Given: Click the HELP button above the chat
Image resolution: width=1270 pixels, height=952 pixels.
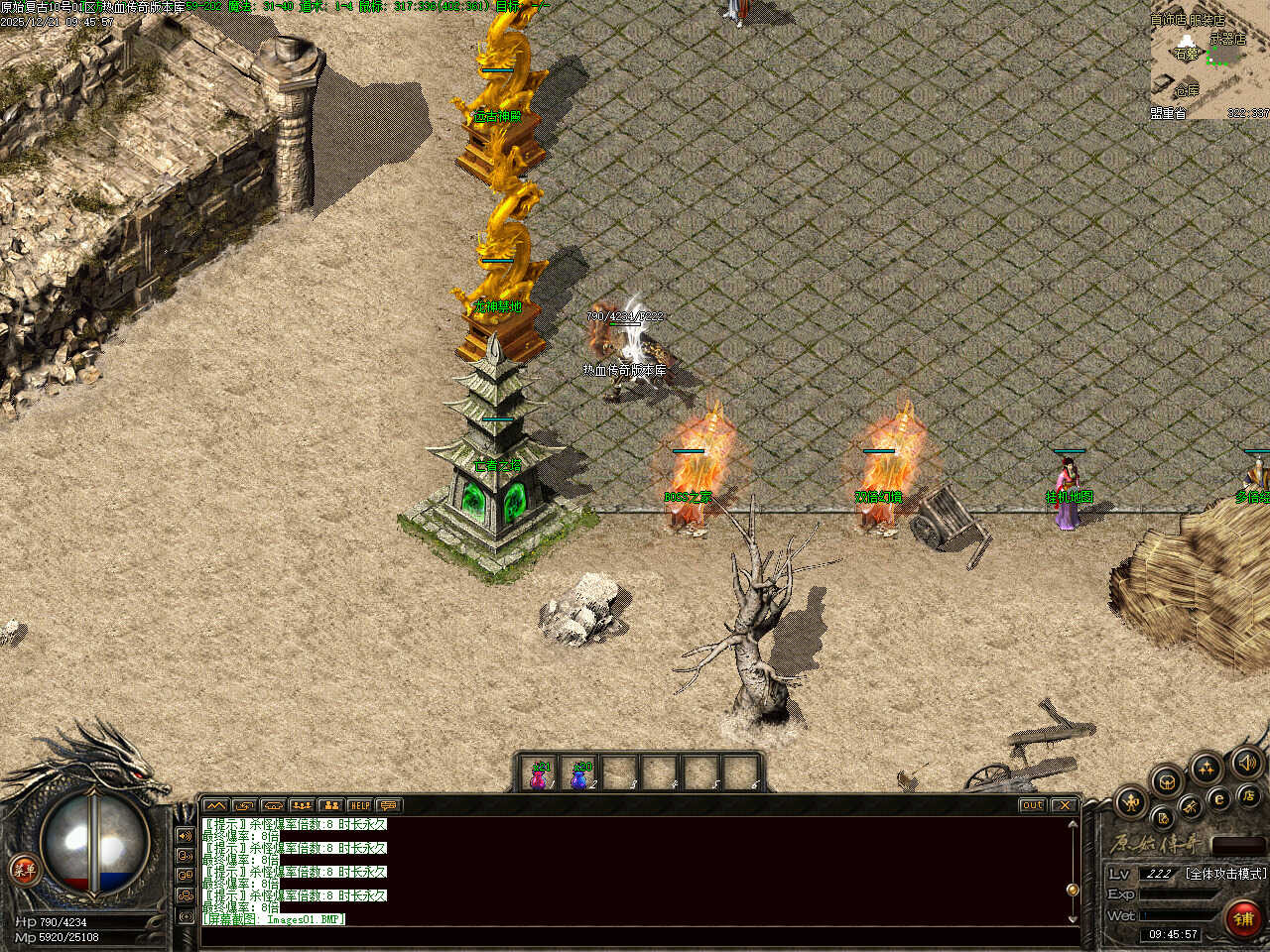Looking at the screenshot, I should (x=359, y=805).
